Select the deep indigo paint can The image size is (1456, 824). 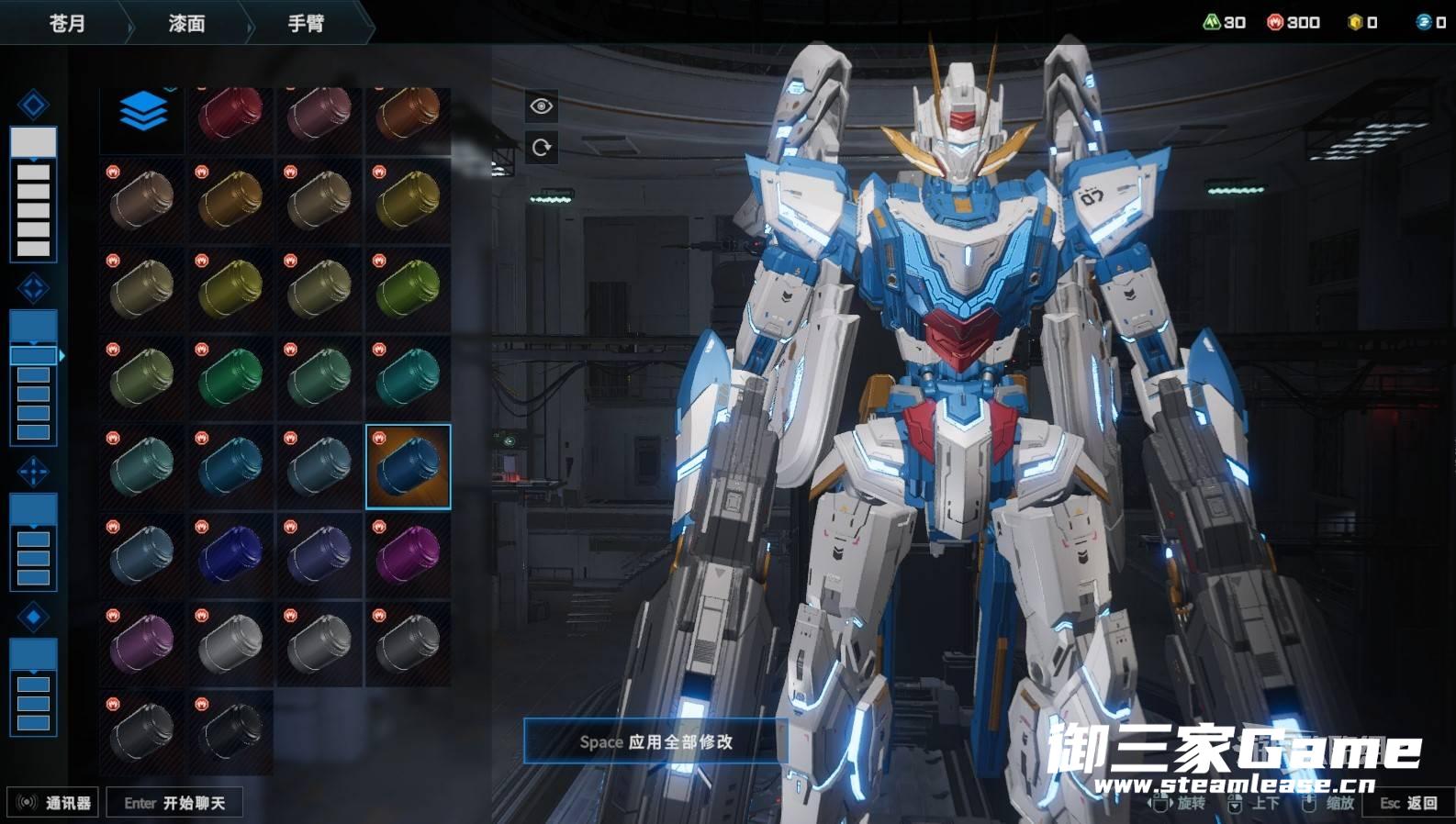coord(230,555)
